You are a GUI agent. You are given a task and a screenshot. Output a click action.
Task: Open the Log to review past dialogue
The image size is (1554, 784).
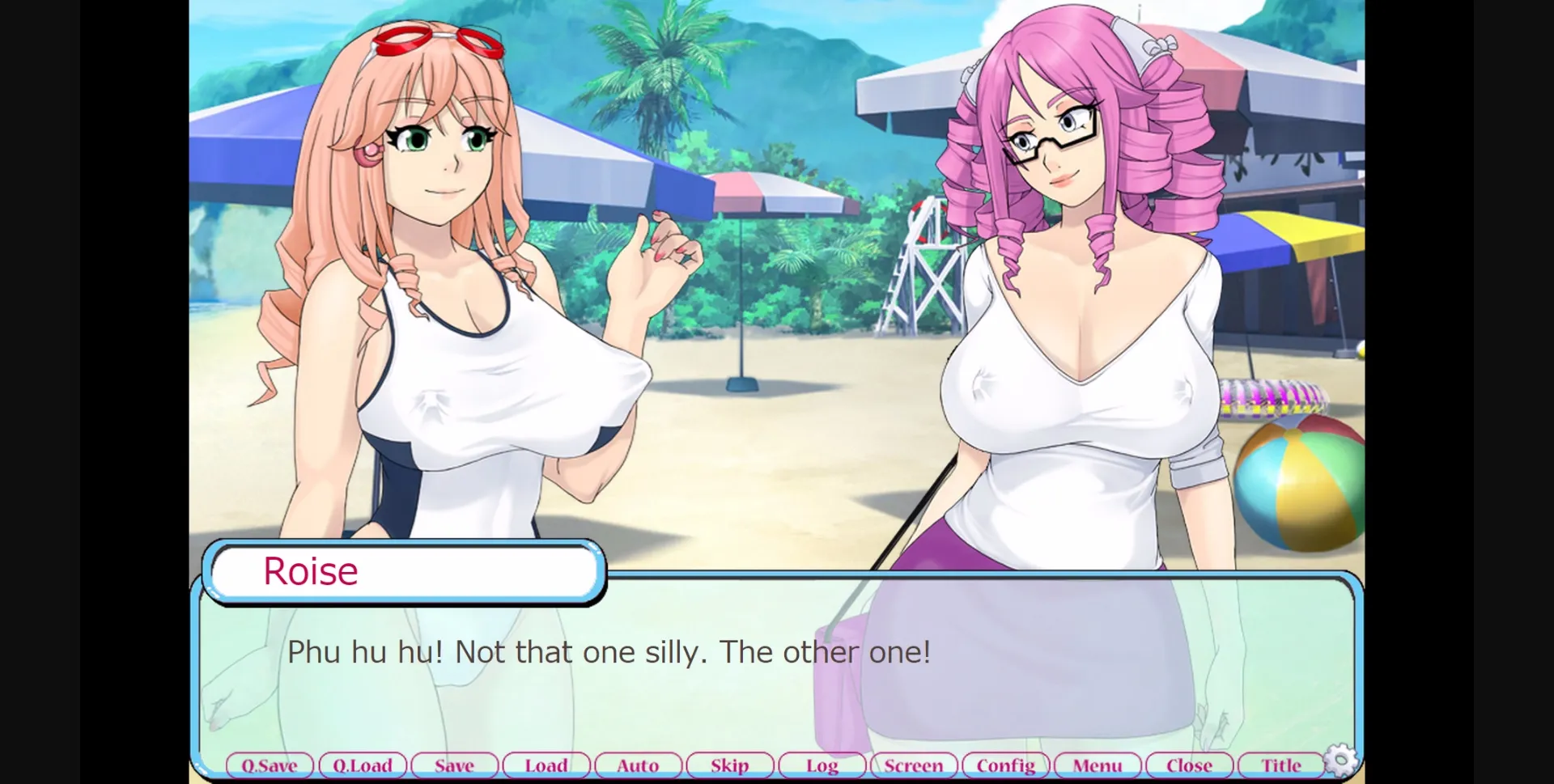[x=822, y=765]
